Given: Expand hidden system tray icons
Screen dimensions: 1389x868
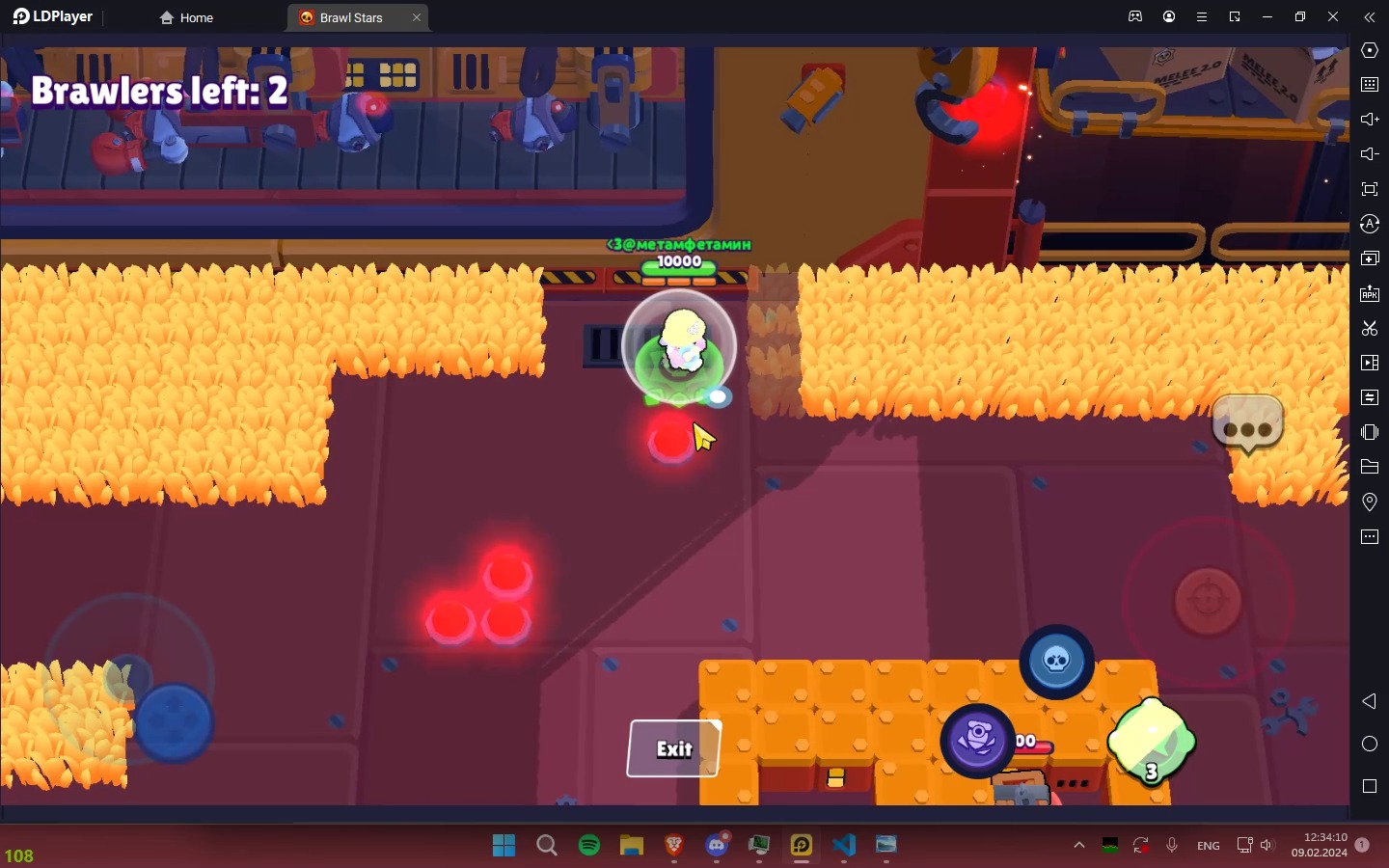Looking at the screenshot, I should coord(1080,847).
